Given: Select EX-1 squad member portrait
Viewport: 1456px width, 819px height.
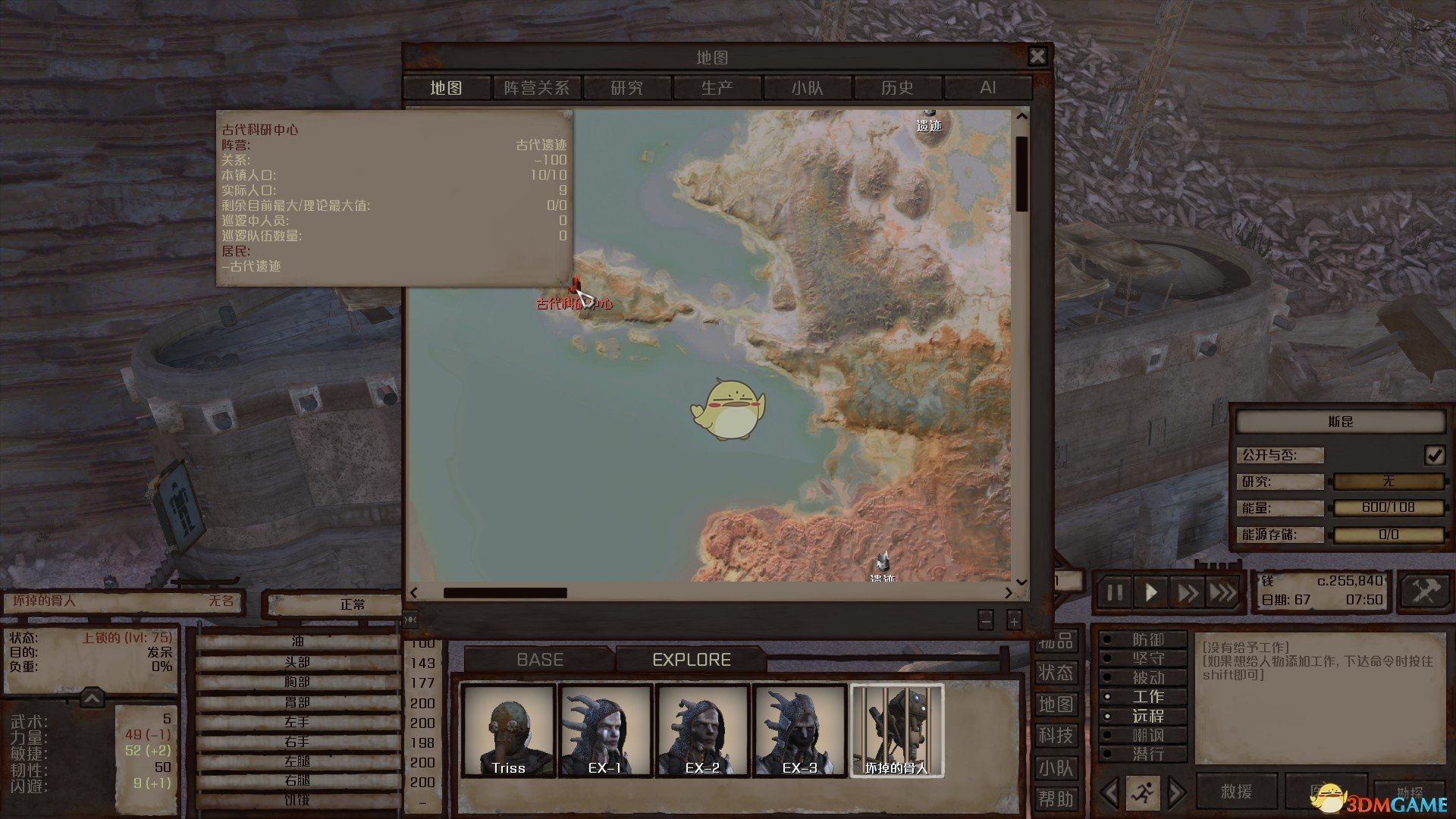Looking at the screenshot, I should pos(605,731).
